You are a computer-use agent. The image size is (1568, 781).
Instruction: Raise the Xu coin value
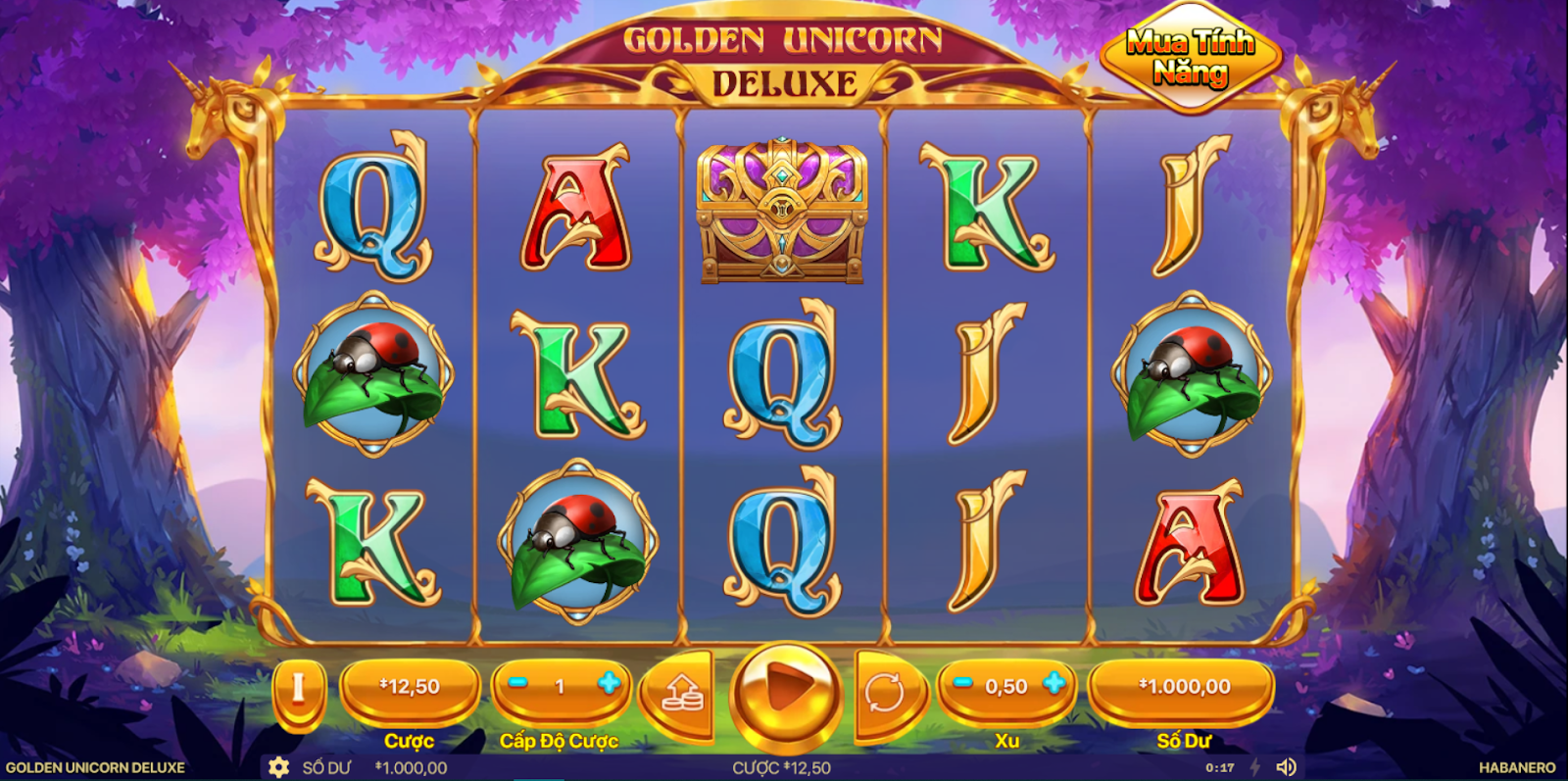click(x=1054, y=684)
